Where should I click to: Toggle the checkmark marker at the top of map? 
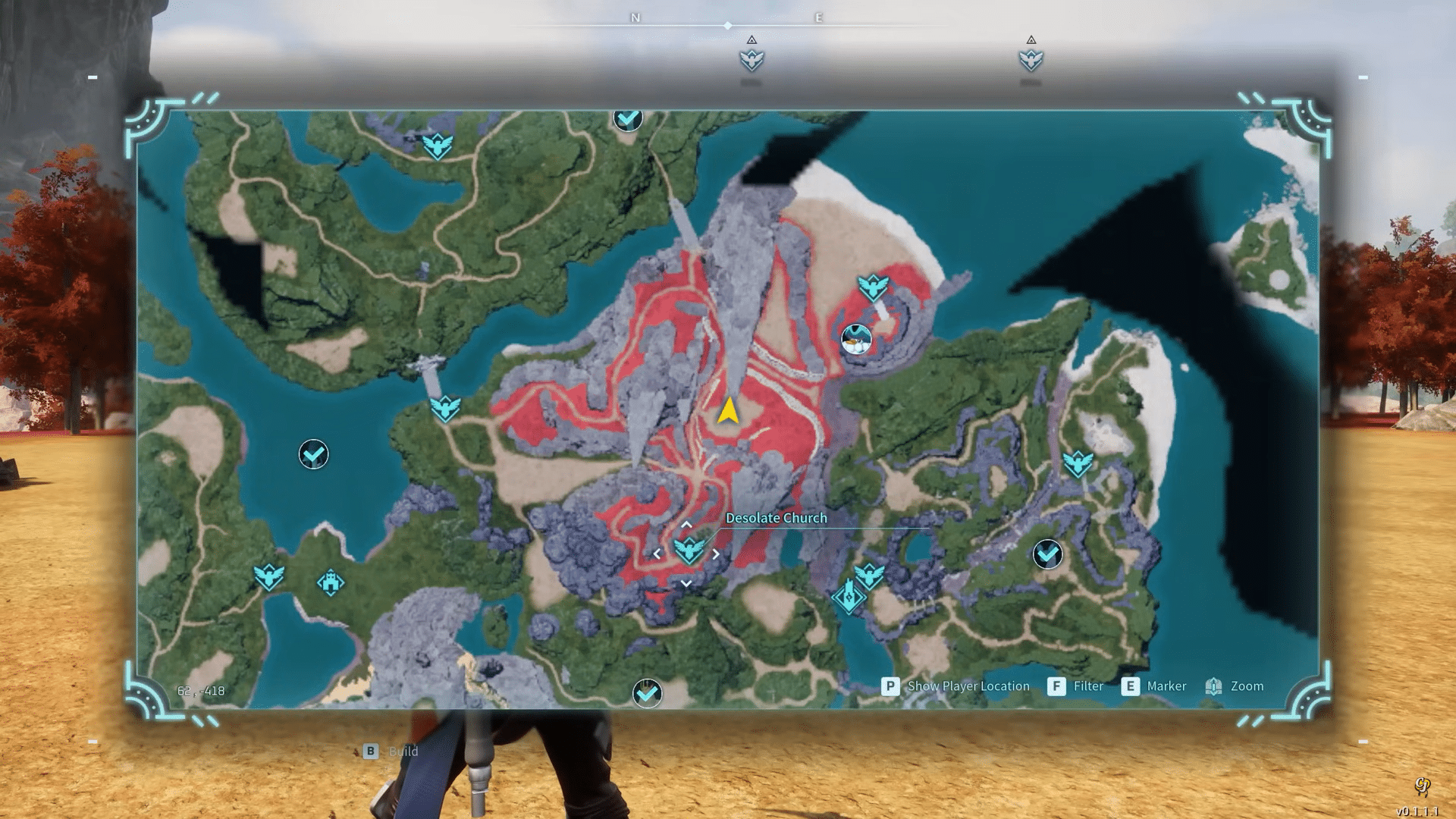(627, 119)
